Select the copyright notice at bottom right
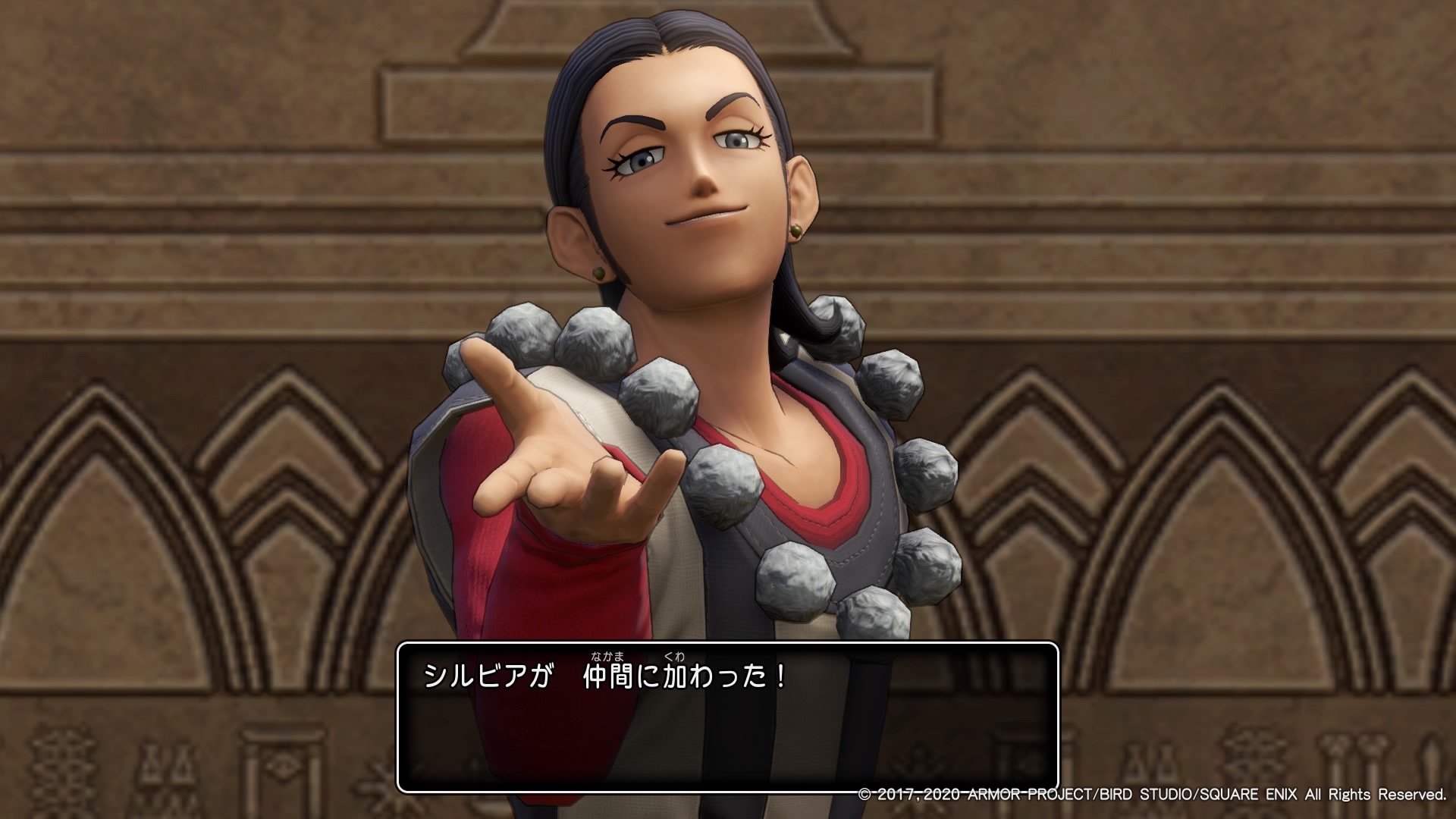Image resolution: width=1456 pixels, height=819 pixels. tap(1153, 794)
